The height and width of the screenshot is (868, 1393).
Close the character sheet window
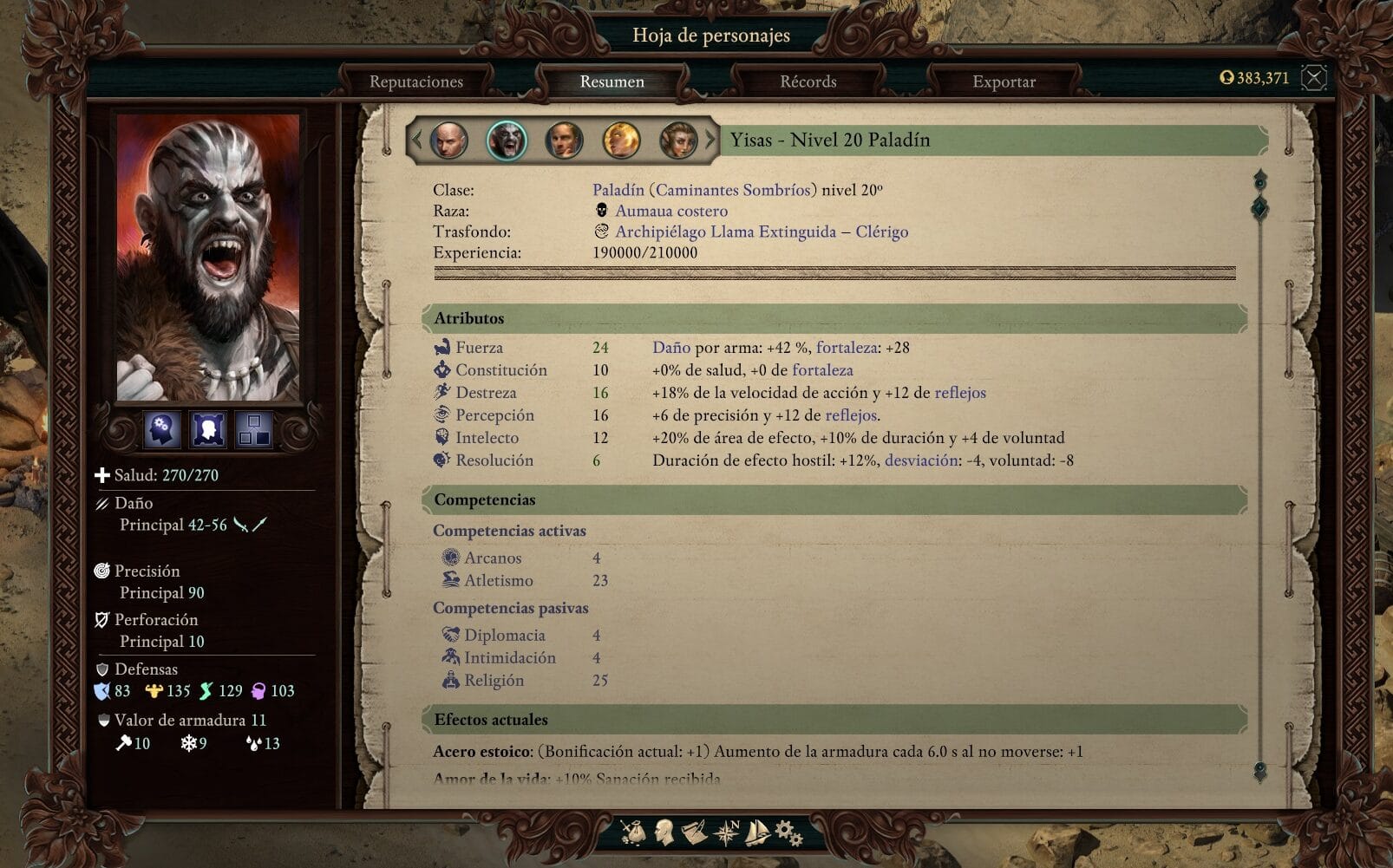point(1314,78)
